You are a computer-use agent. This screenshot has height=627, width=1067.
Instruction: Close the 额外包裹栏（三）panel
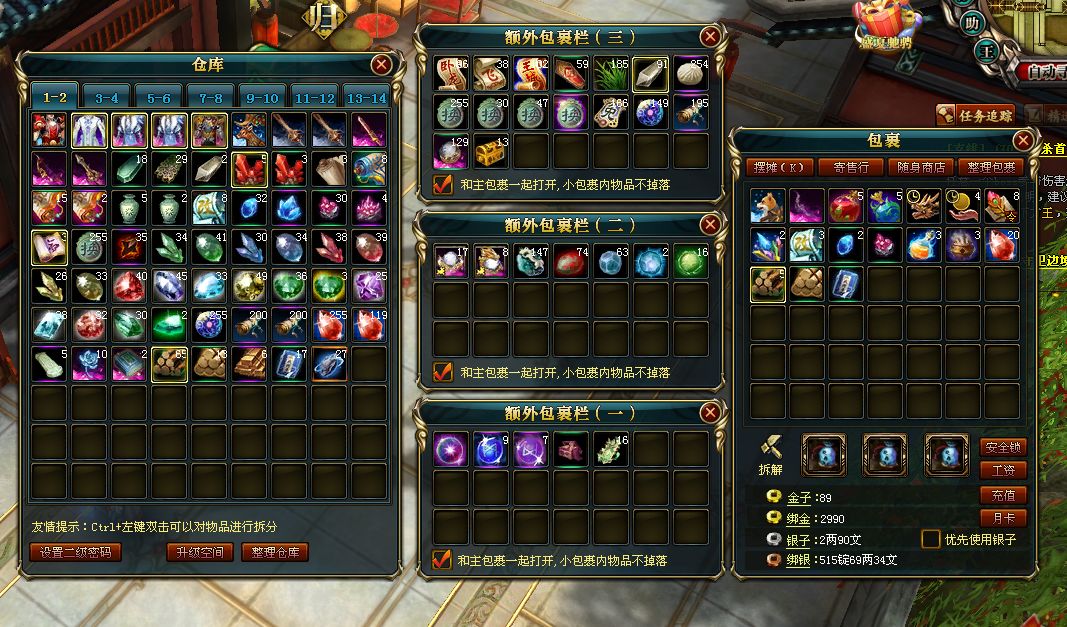(710, 37)
